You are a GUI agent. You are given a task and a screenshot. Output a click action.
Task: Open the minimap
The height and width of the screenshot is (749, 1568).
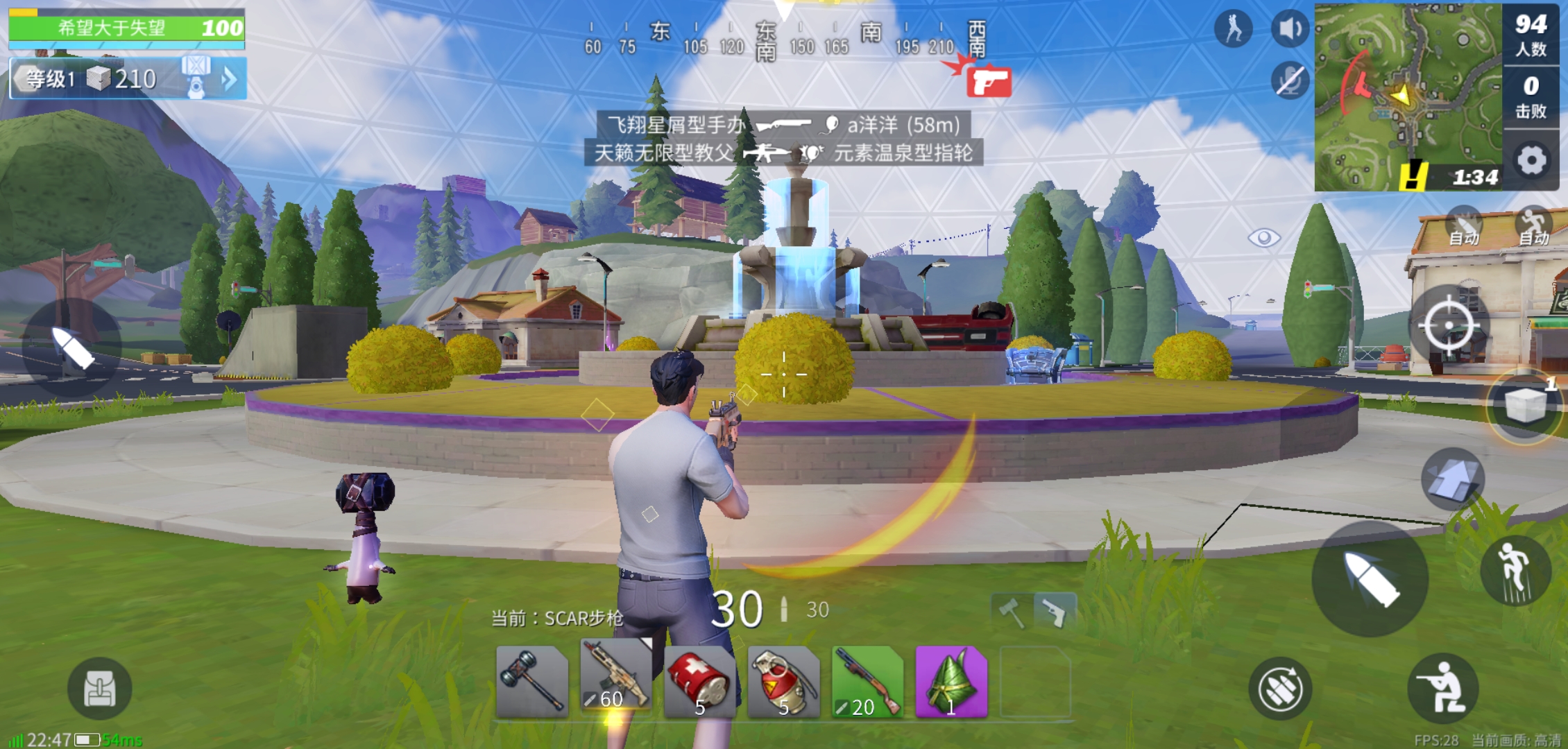coord(1407,97)
